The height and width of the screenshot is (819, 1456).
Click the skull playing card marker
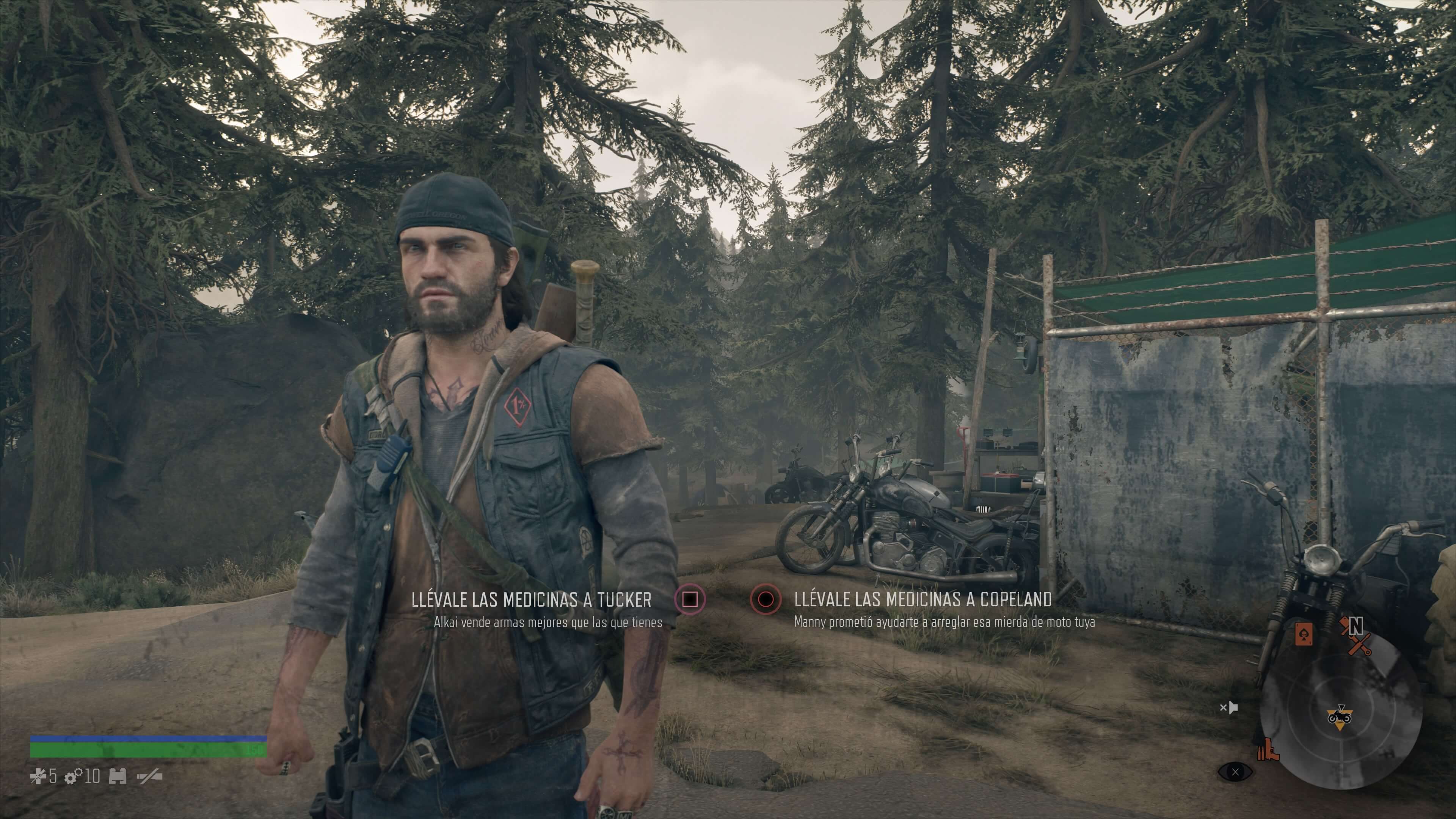[x=1304, y=634]
